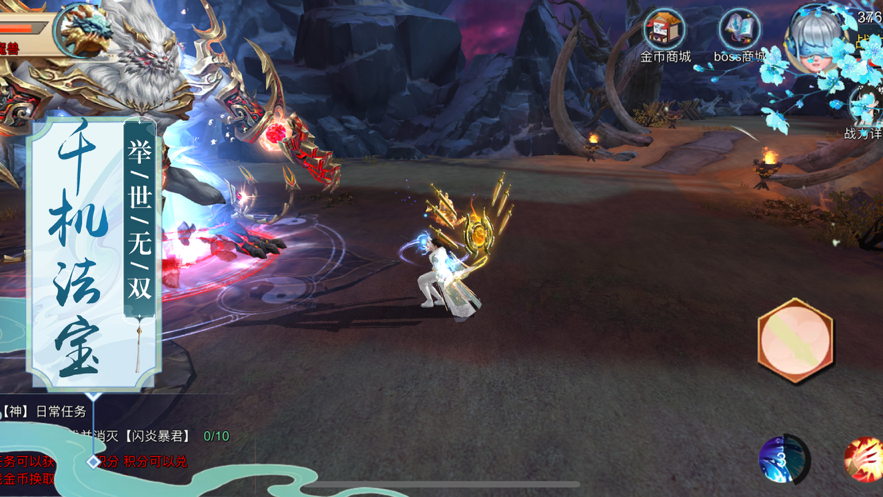Trigger the red claw skill
The height and width of the screenshot is (497, 883).
(x=864, y=459)
